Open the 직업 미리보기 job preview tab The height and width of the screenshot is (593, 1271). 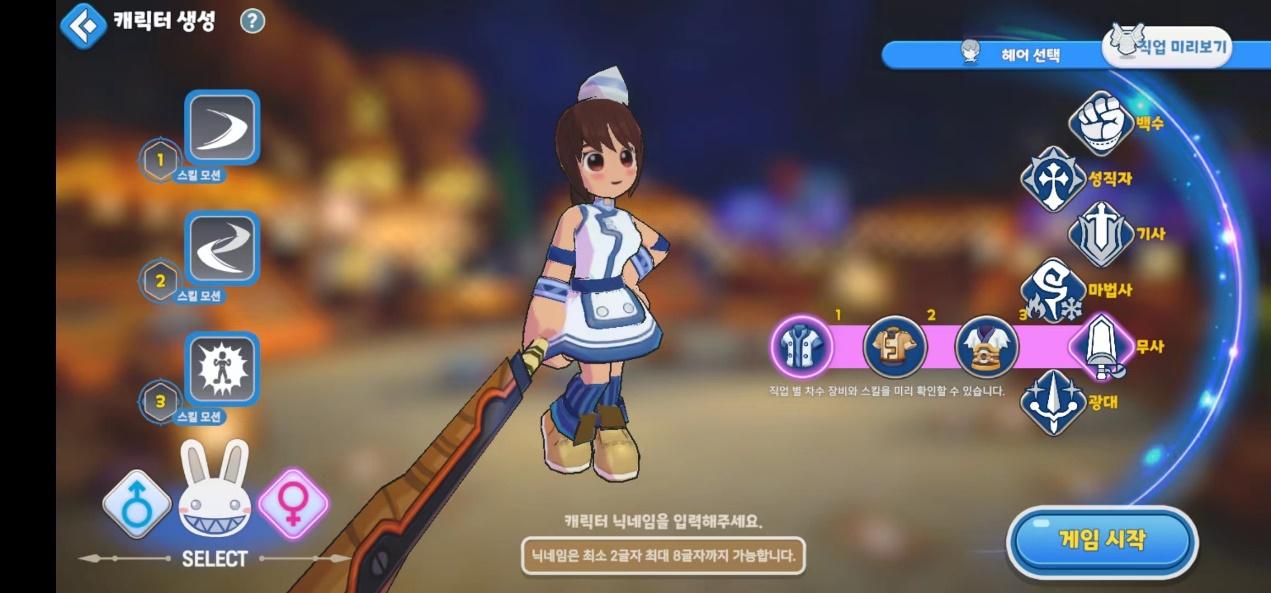pos(1168,46)
